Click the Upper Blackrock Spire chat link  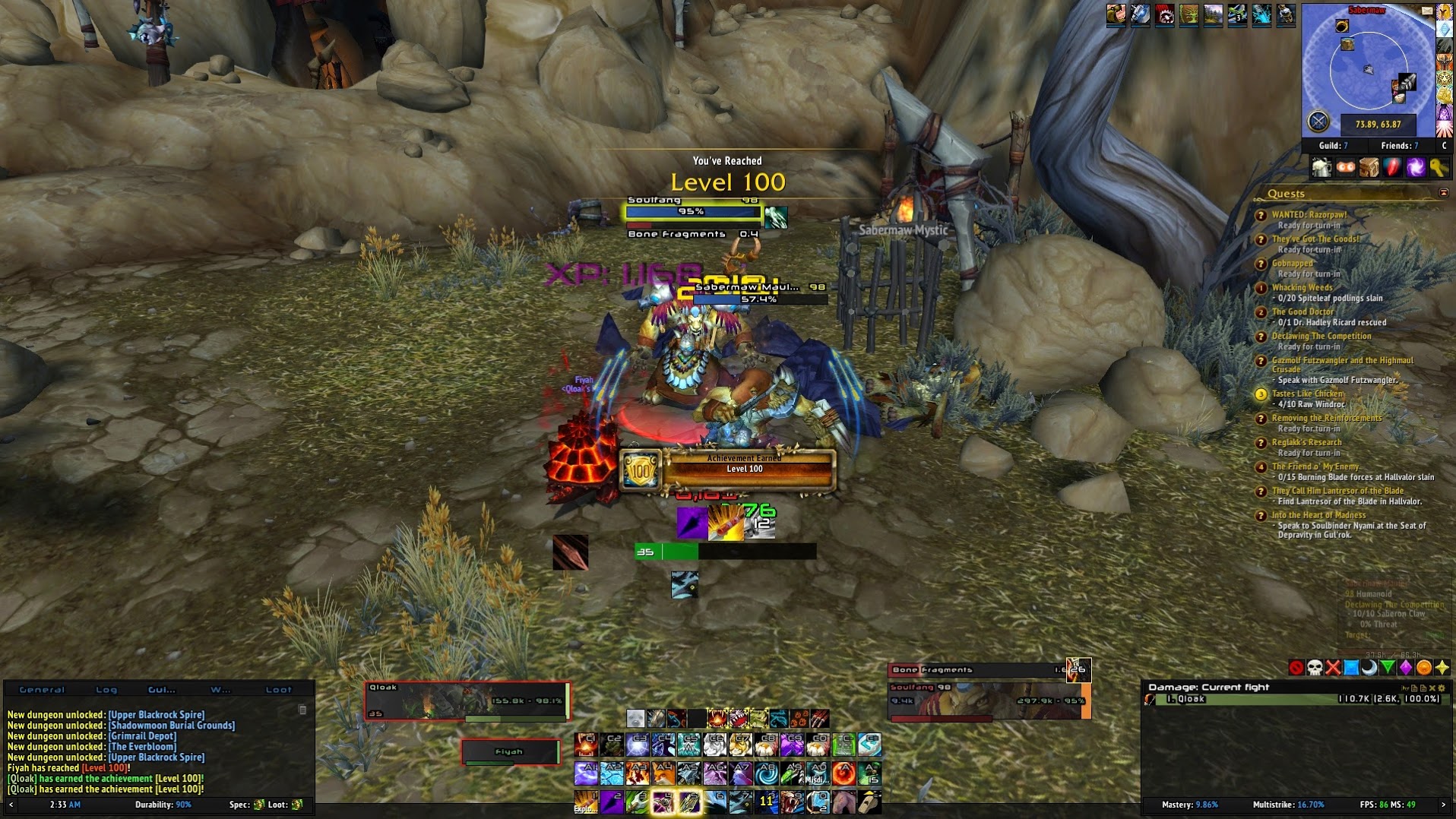click(156, 714)
